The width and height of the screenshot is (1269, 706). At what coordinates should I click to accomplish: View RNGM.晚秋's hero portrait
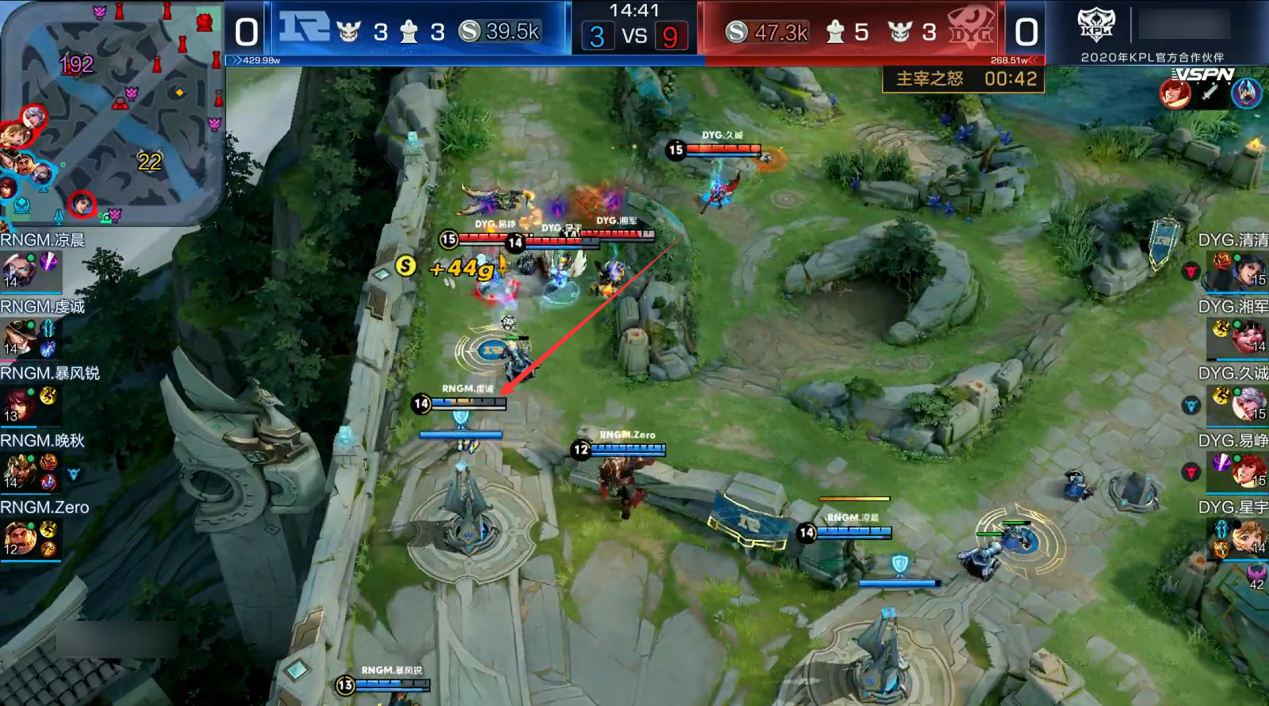pos(18,471)
